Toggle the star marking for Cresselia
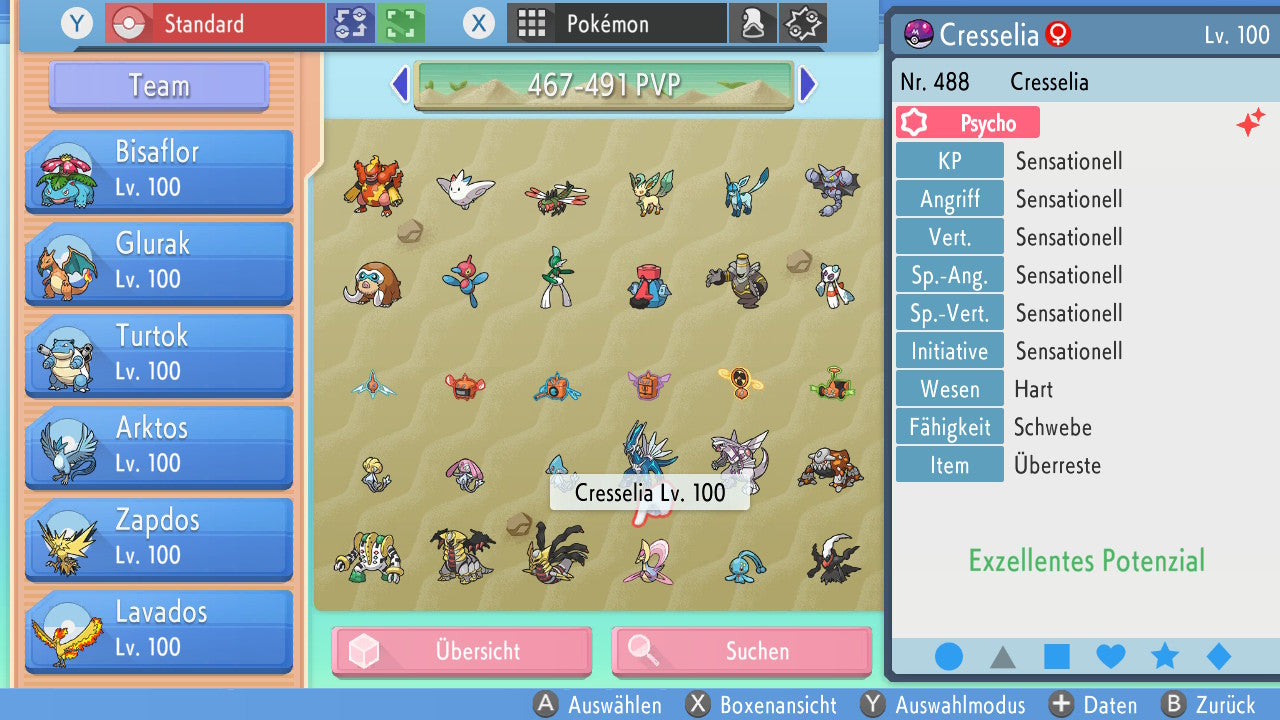Image resolution: width=1280 pixels, height=720 pixels. [1163, 656]
